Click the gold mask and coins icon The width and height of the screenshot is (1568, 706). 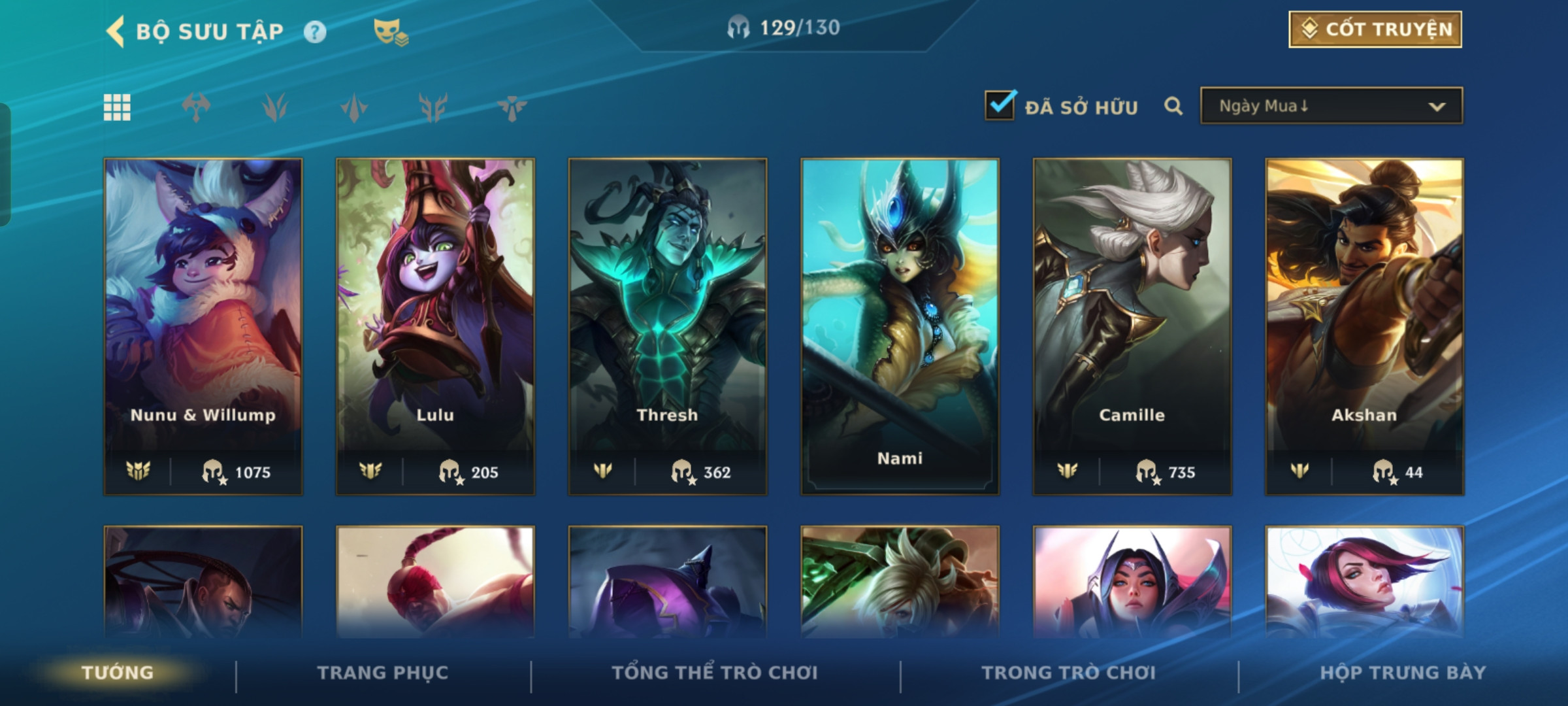pyautogui.click(x=391, y=32)
